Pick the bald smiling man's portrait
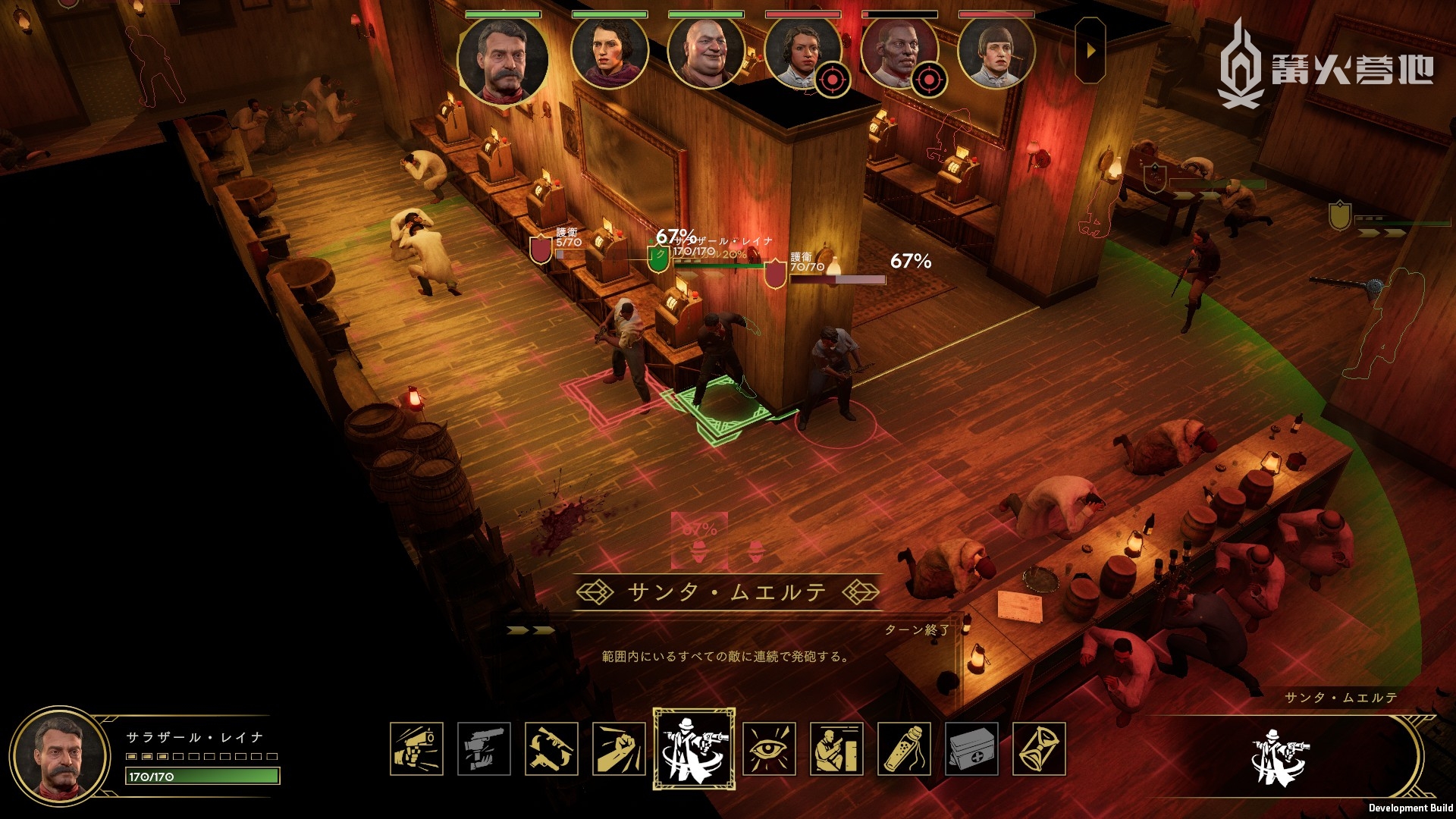 (705, 53)
